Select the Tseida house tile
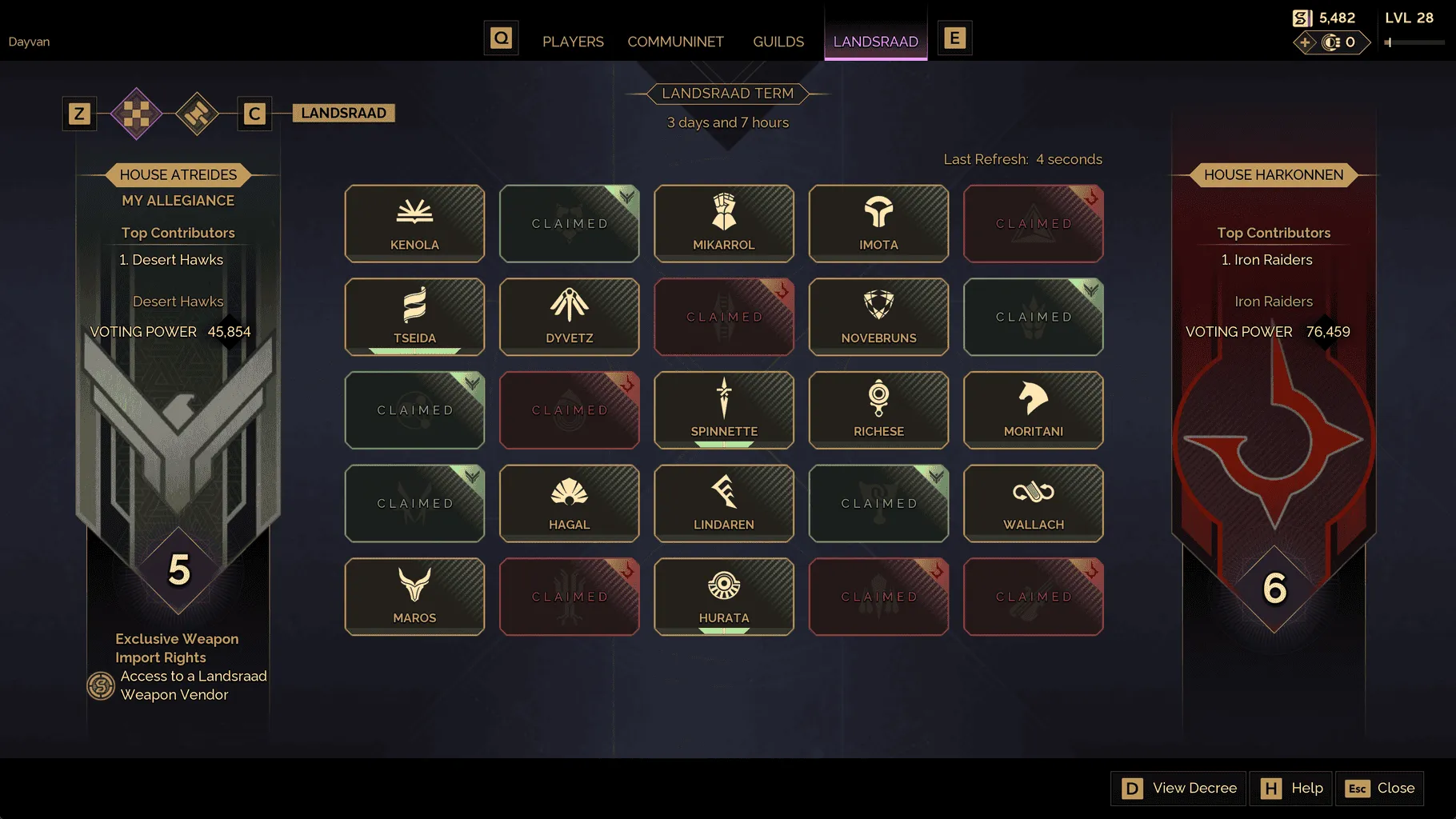Screen dimensions: 1456x819 pyautogui.click(x=414, y=317)
